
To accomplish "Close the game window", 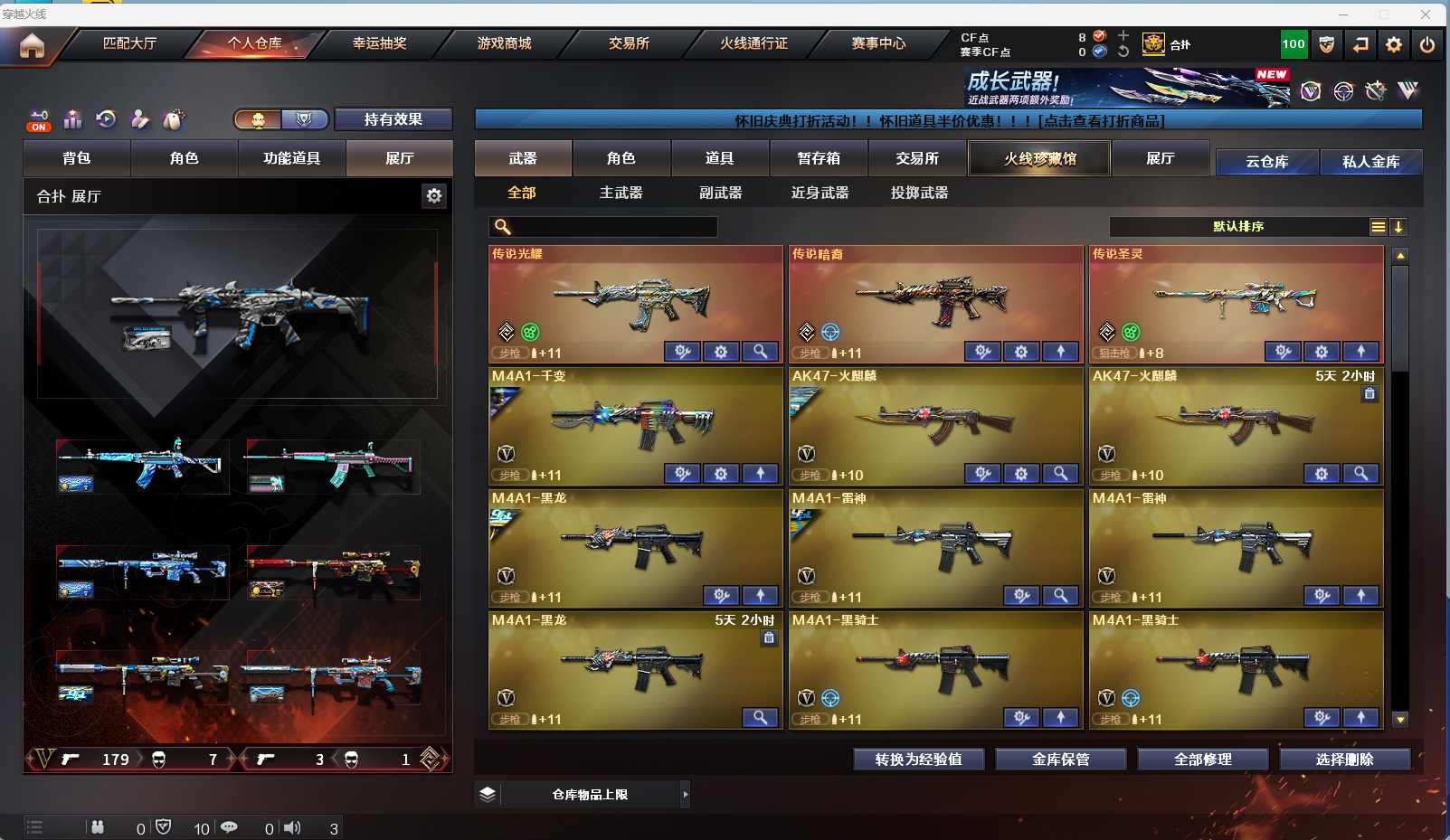I will coord(1426,14).
